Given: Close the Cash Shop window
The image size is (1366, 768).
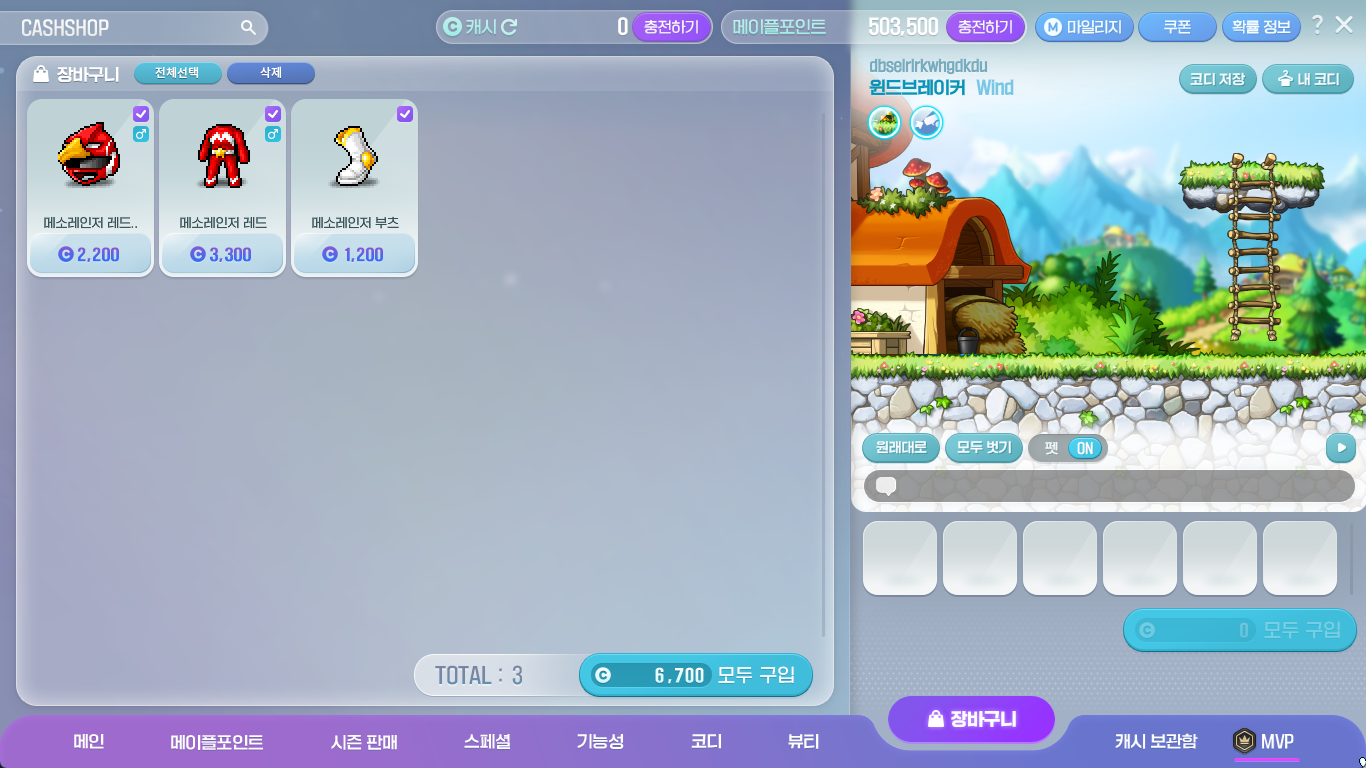Looking at the screenshot, I should tap(1345, 25).
